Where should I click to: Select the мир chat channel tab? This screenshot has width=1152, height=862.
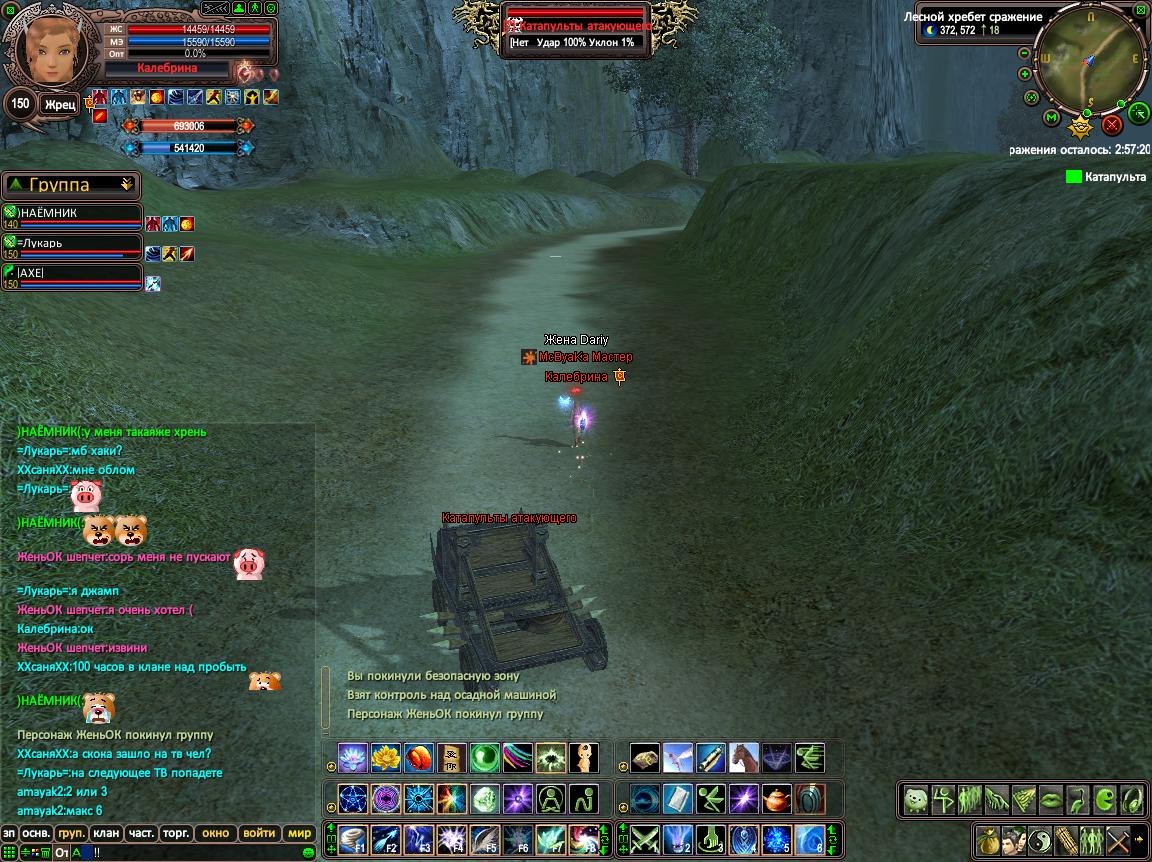click(x=299, y=833)
